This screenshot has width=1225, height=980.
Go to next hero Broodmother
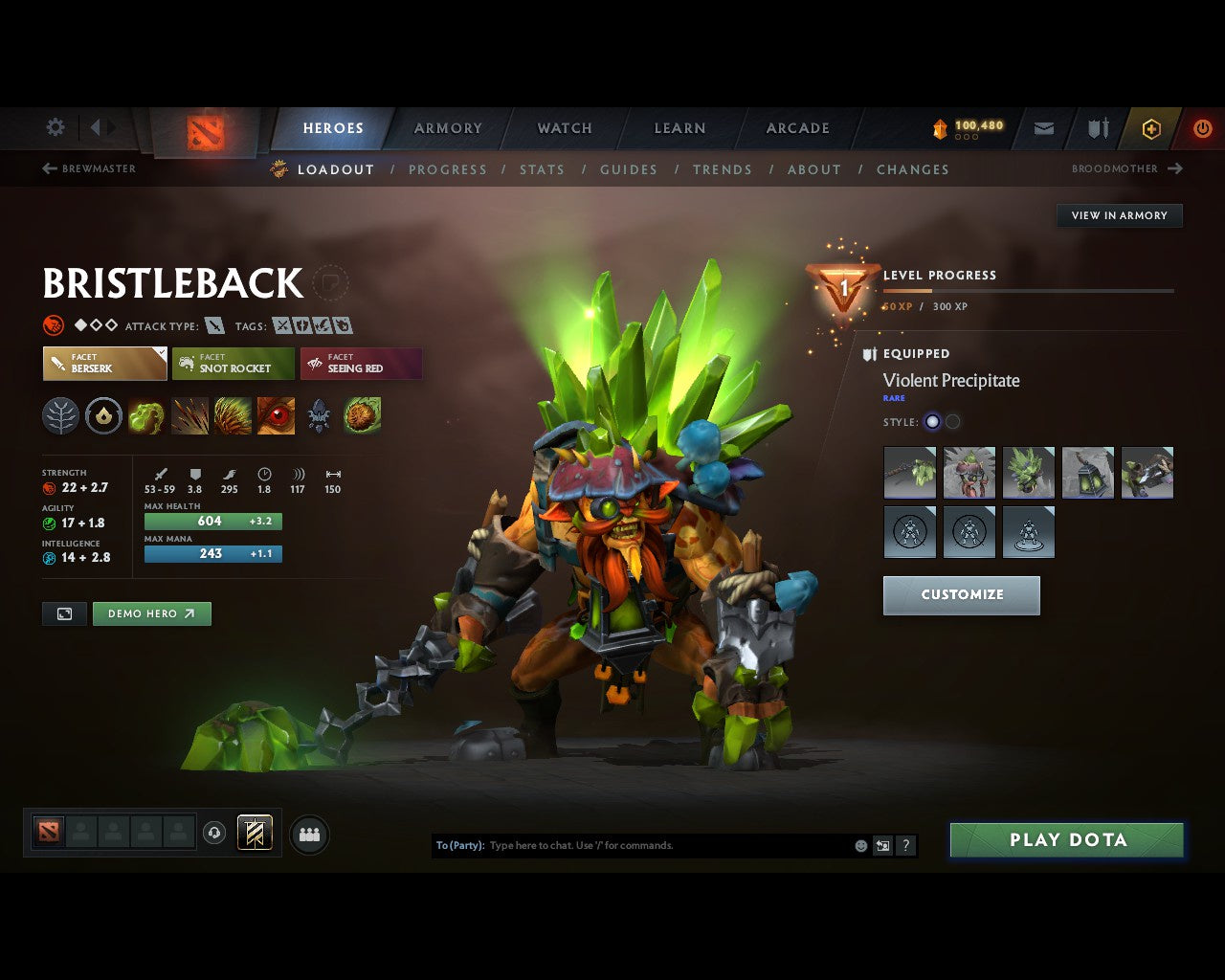click(x=1126, y=168)
